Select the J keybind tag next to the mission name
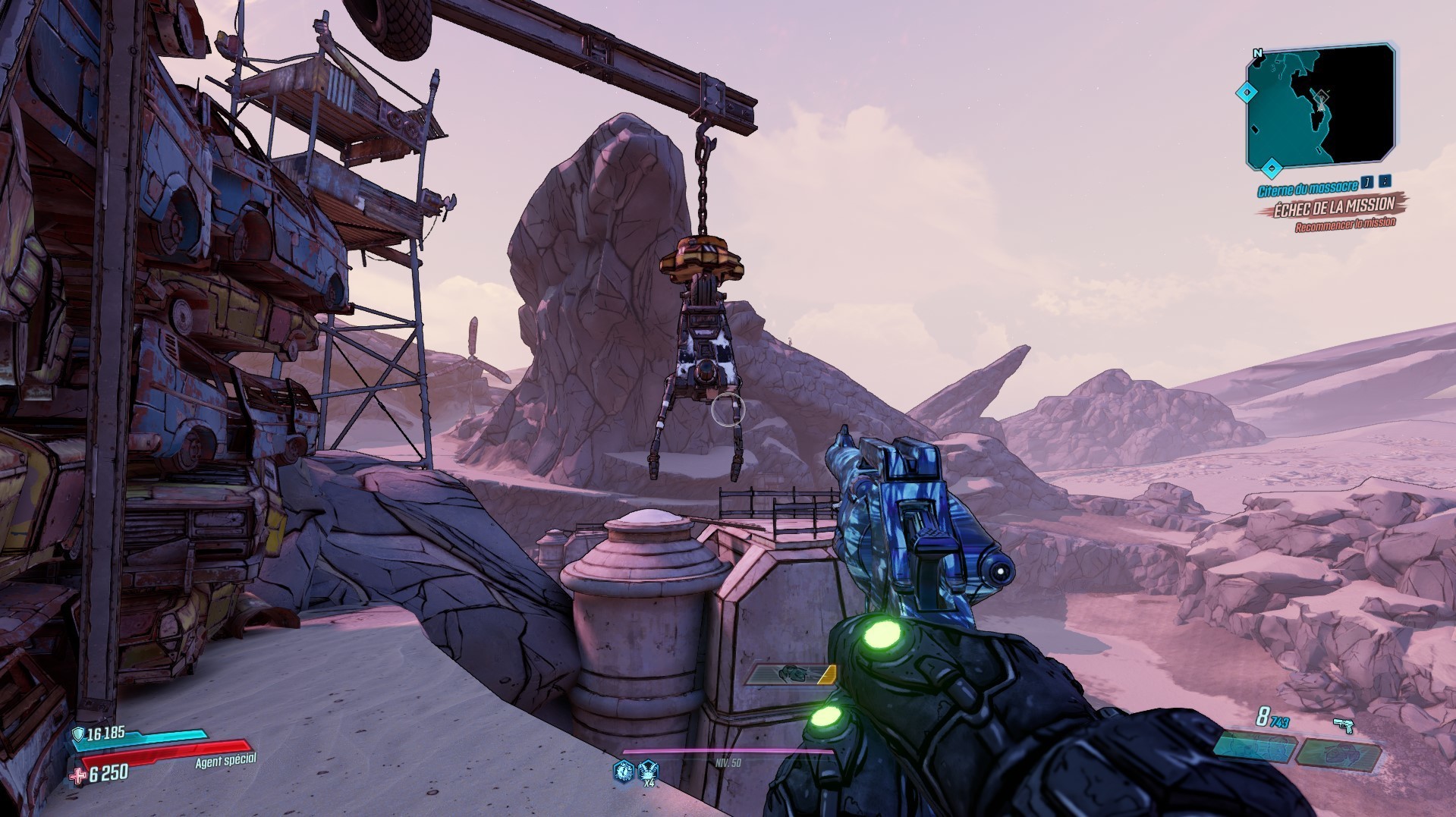Screen dimensions: 1456x817 pos(1368,184)
